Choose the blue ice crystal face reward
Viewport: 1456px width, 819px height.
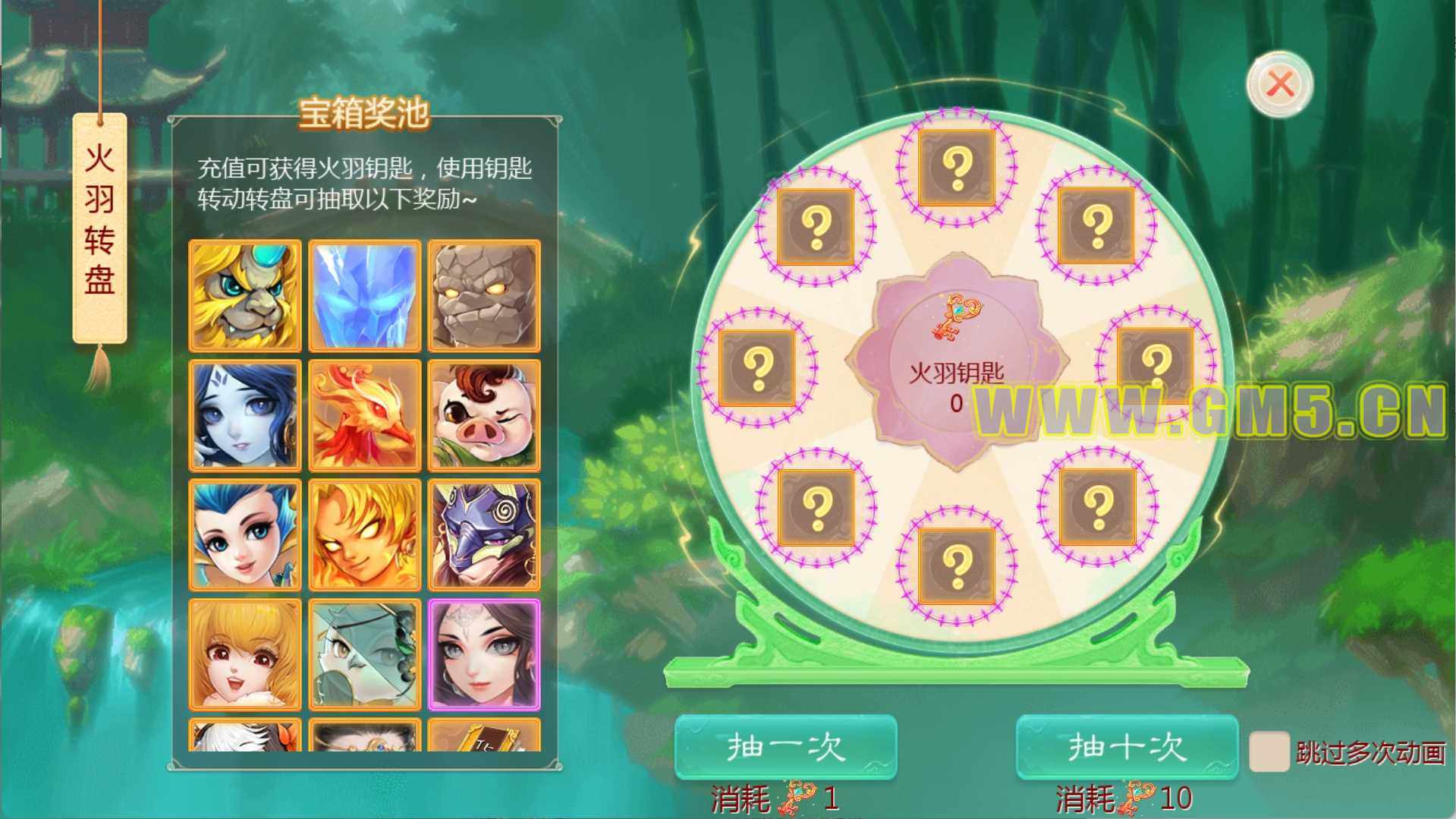pos(365,296)
